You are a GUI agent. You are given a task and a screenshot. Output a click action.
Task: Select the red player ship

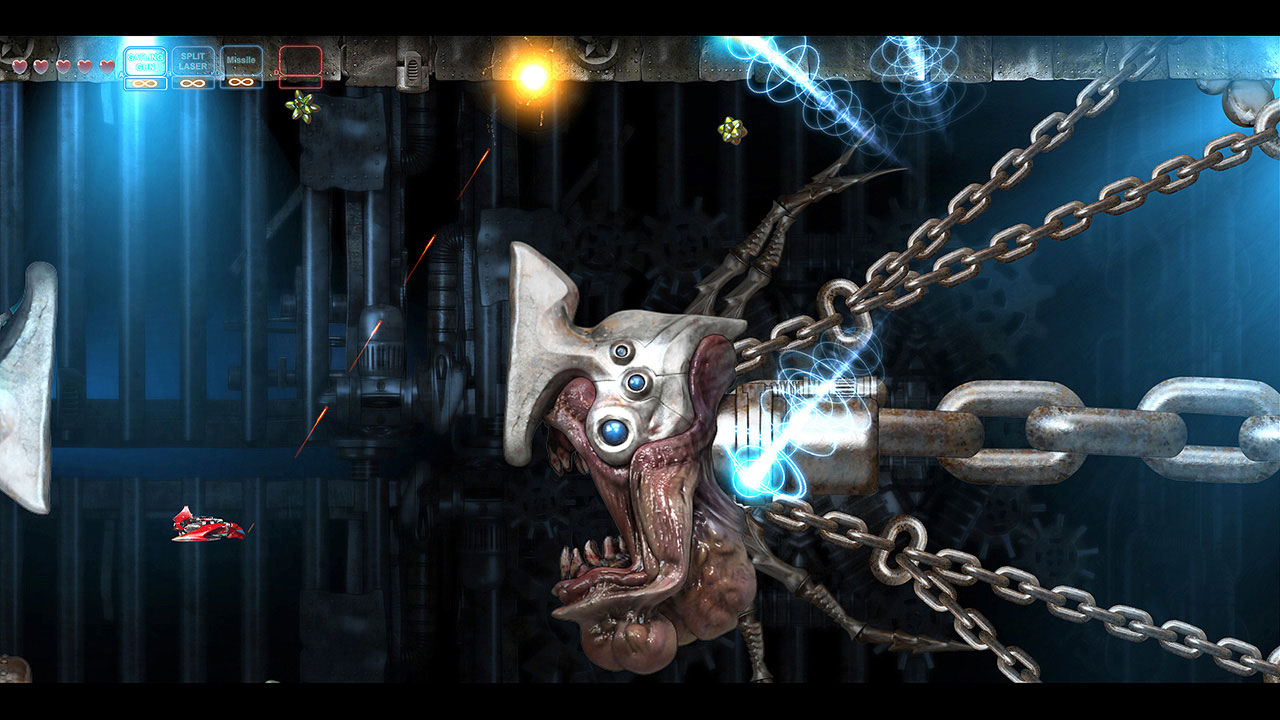click(x=207, y=526)
